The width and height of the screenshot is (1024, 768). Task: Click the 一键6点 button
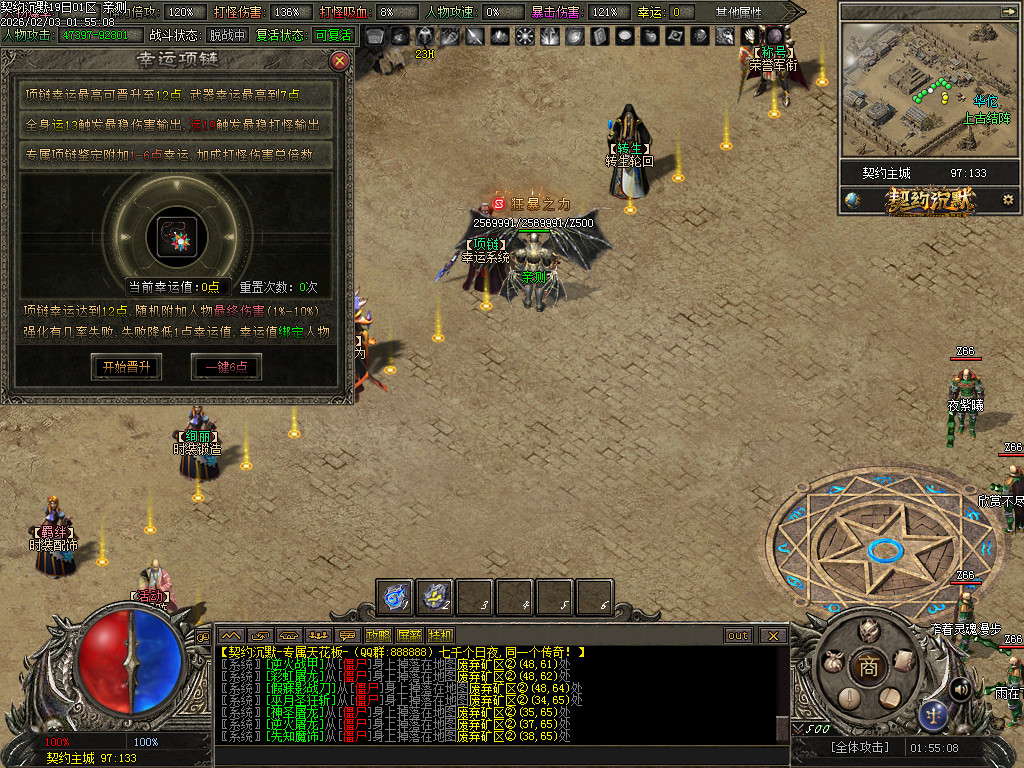pos(226,367)
